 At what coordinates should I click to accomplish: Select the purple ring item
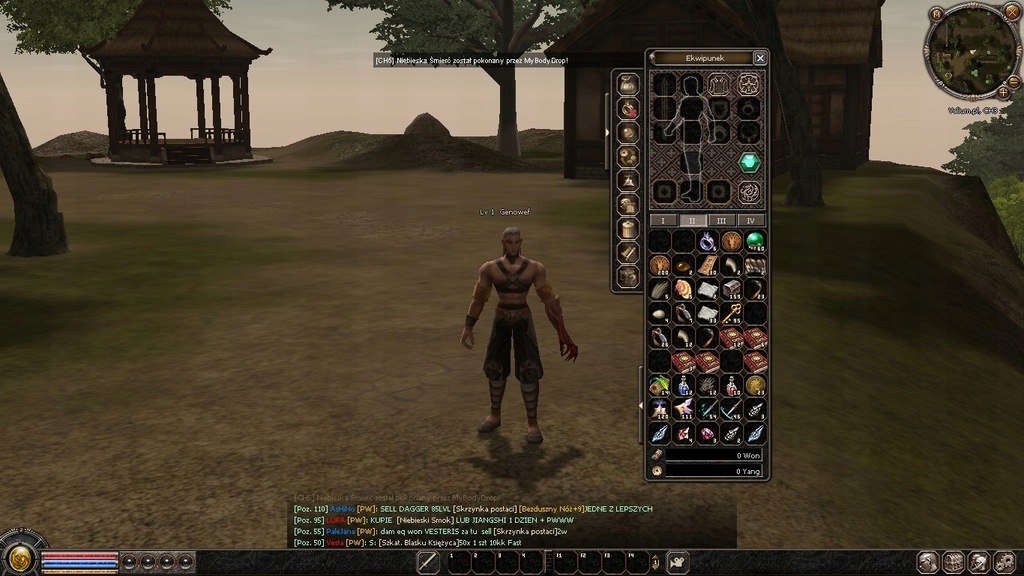[x=708, y=241]
